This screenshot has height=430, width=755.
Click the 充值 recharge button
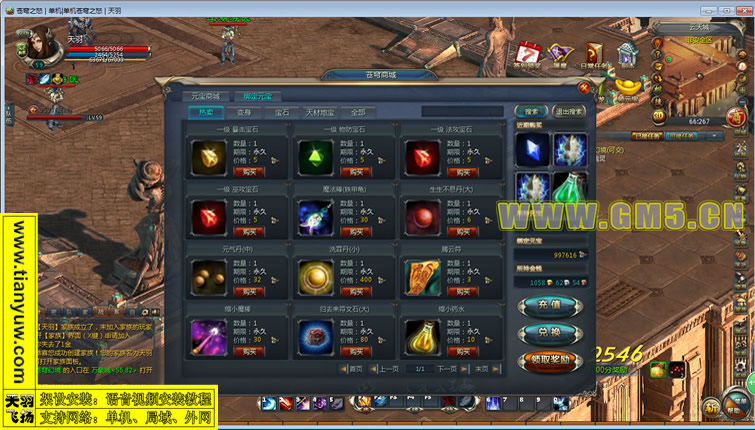pyautogui.click(x=548, y=303)
